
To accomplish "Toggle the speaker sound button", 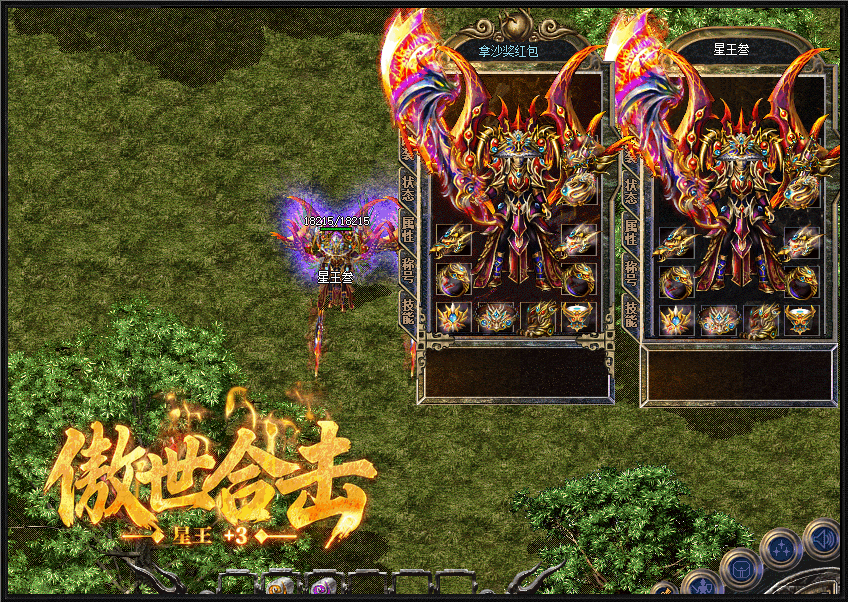I will pyautogui.click(x=821, y=539).
